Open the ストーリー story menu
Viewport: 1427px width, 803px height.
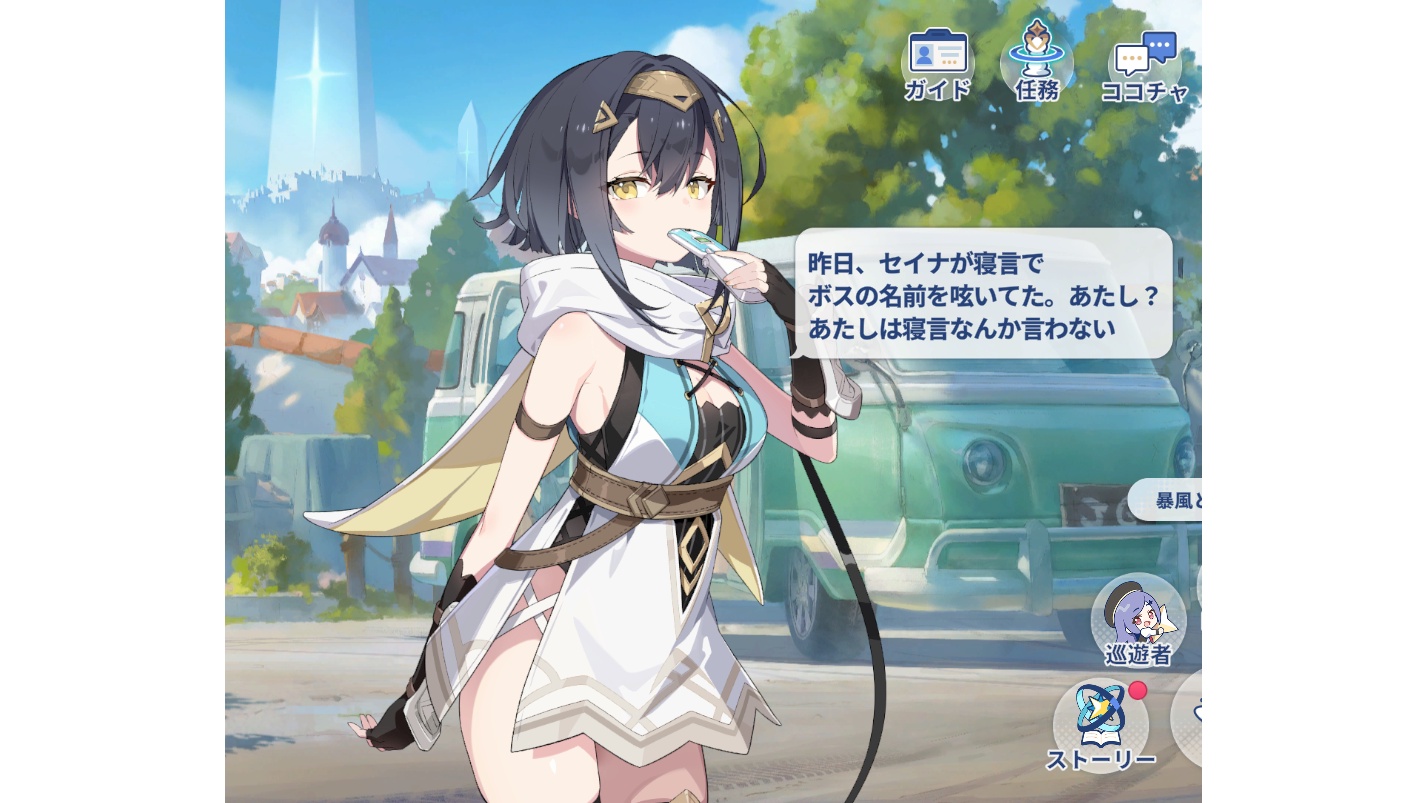(x=1100, y=727)
